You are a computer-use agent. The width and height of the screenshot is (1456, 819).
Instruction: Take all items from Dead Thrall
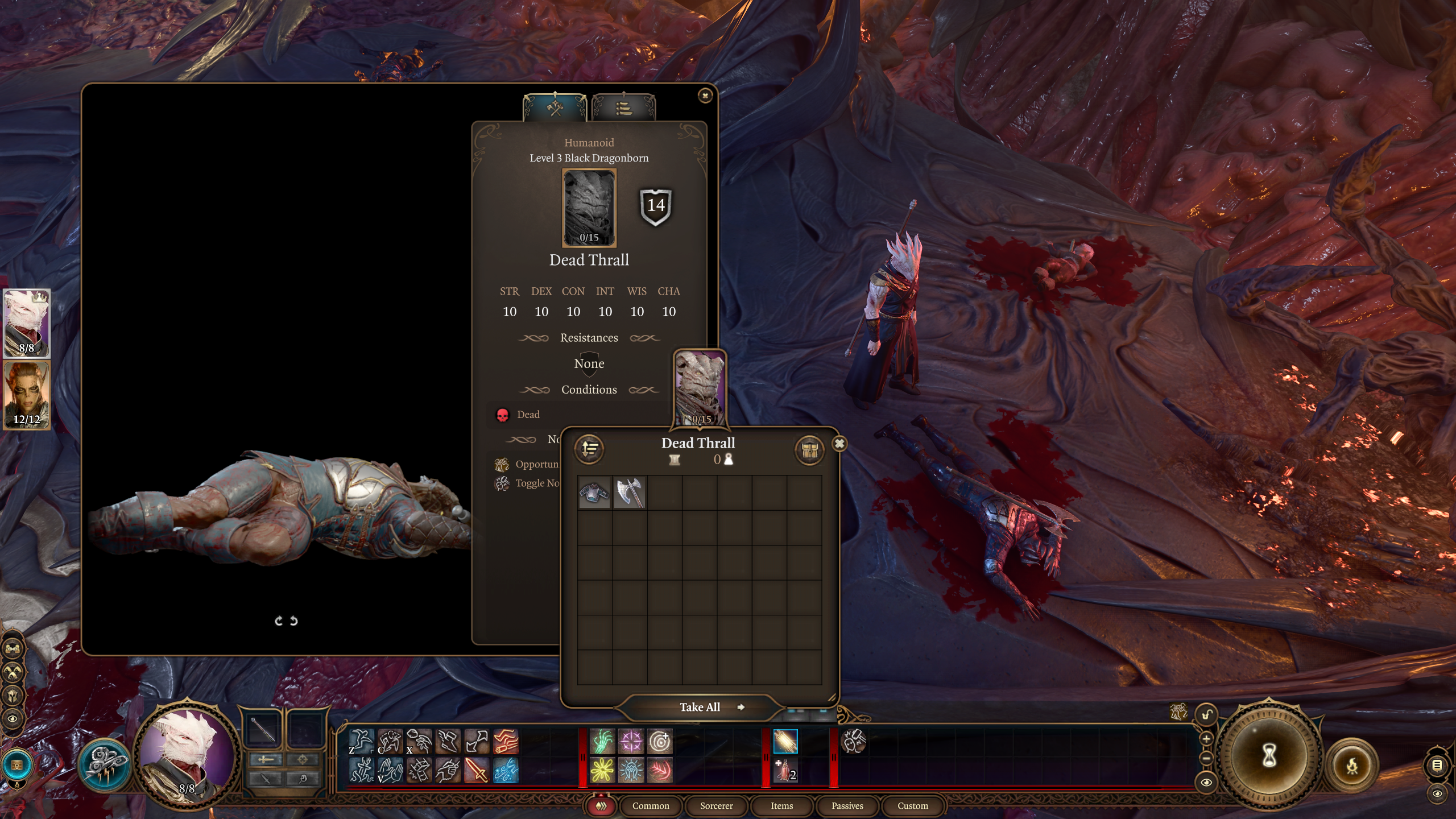tap(700, 707)
